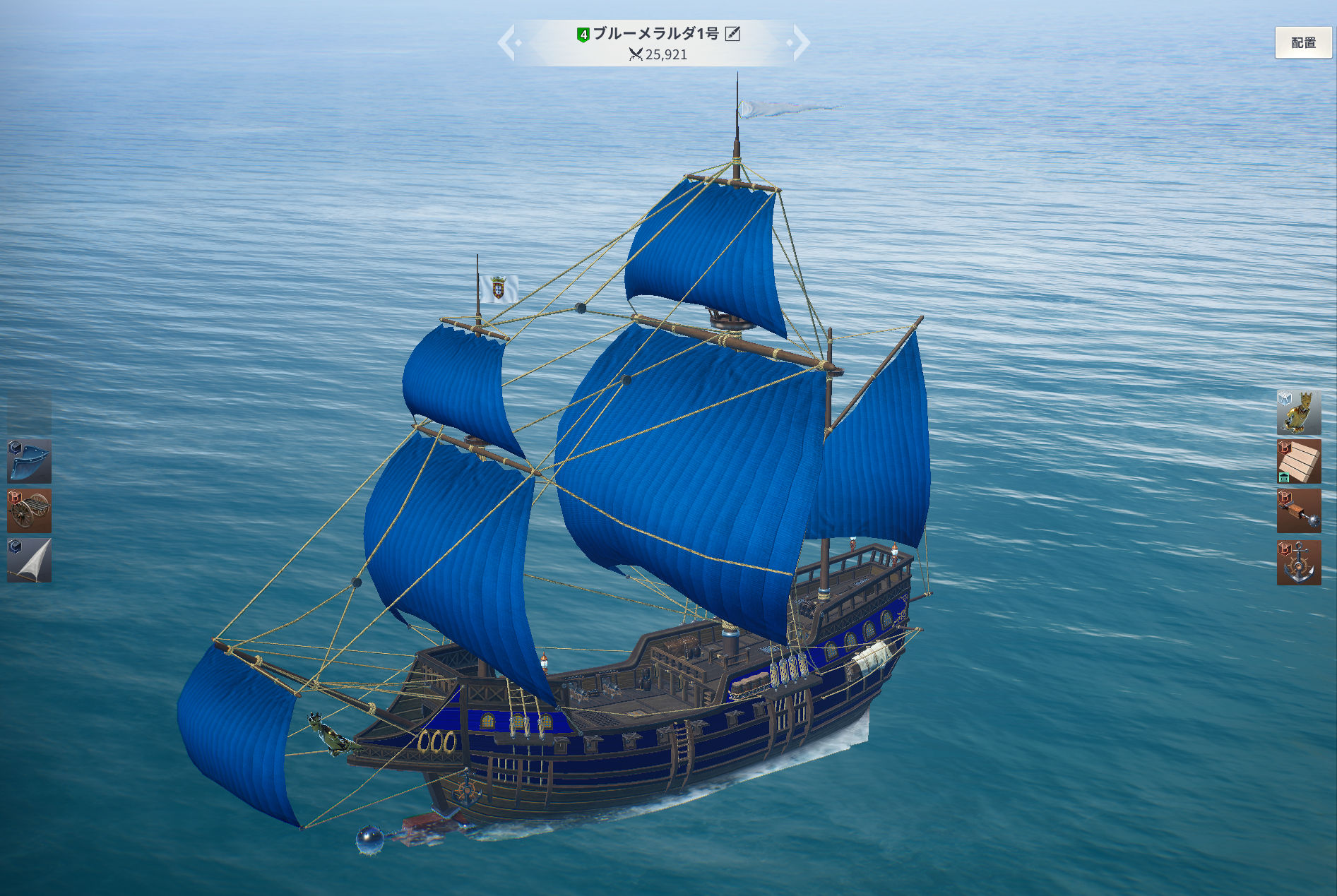Switch to the previous ship with left arrow
1337x896 pixels.
tap(507, 42)
